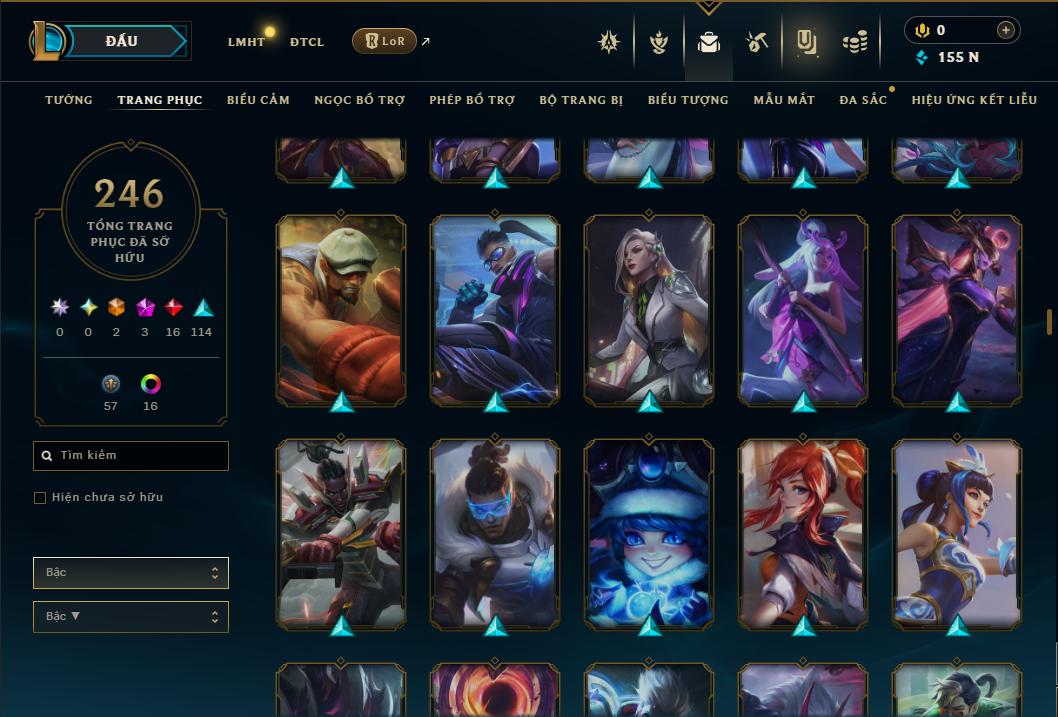Open the BỘ TRANG BỊ tab
1058x717 pixels.
pos(581,100)
